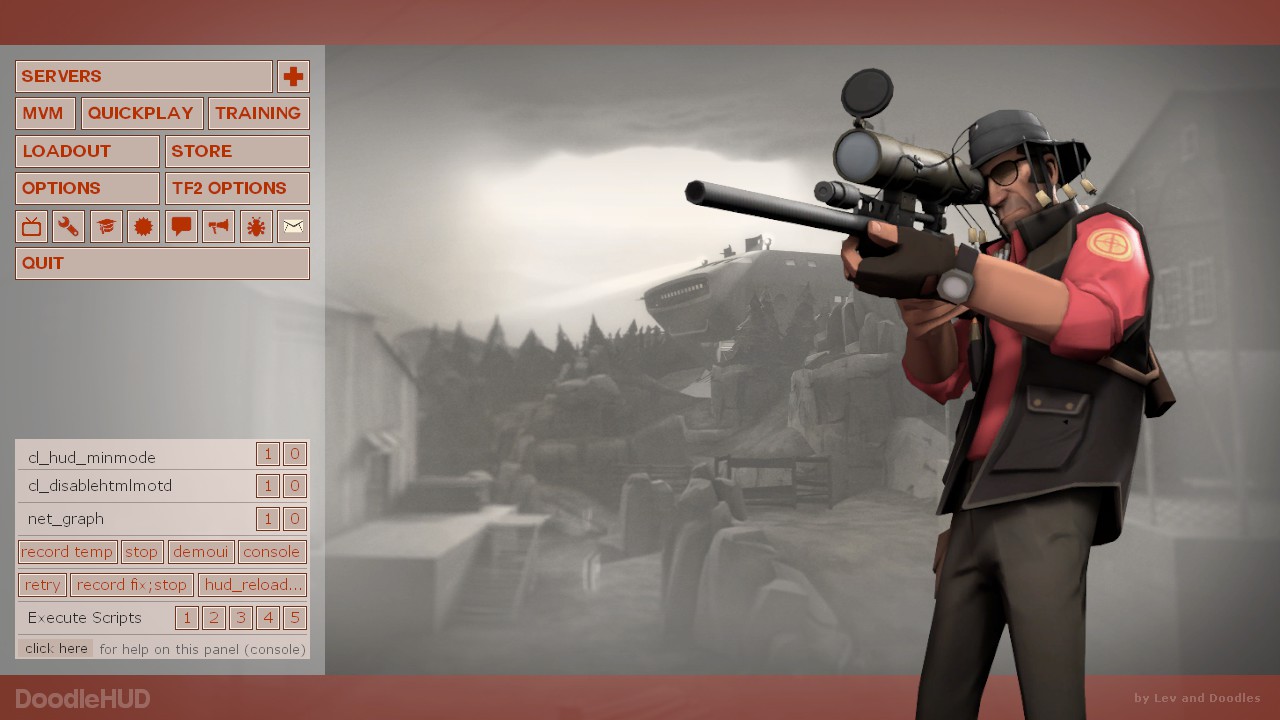Start Quickplay matchmaking
The height and width of the screenshot is (720, 1280).
pos(142,113)
